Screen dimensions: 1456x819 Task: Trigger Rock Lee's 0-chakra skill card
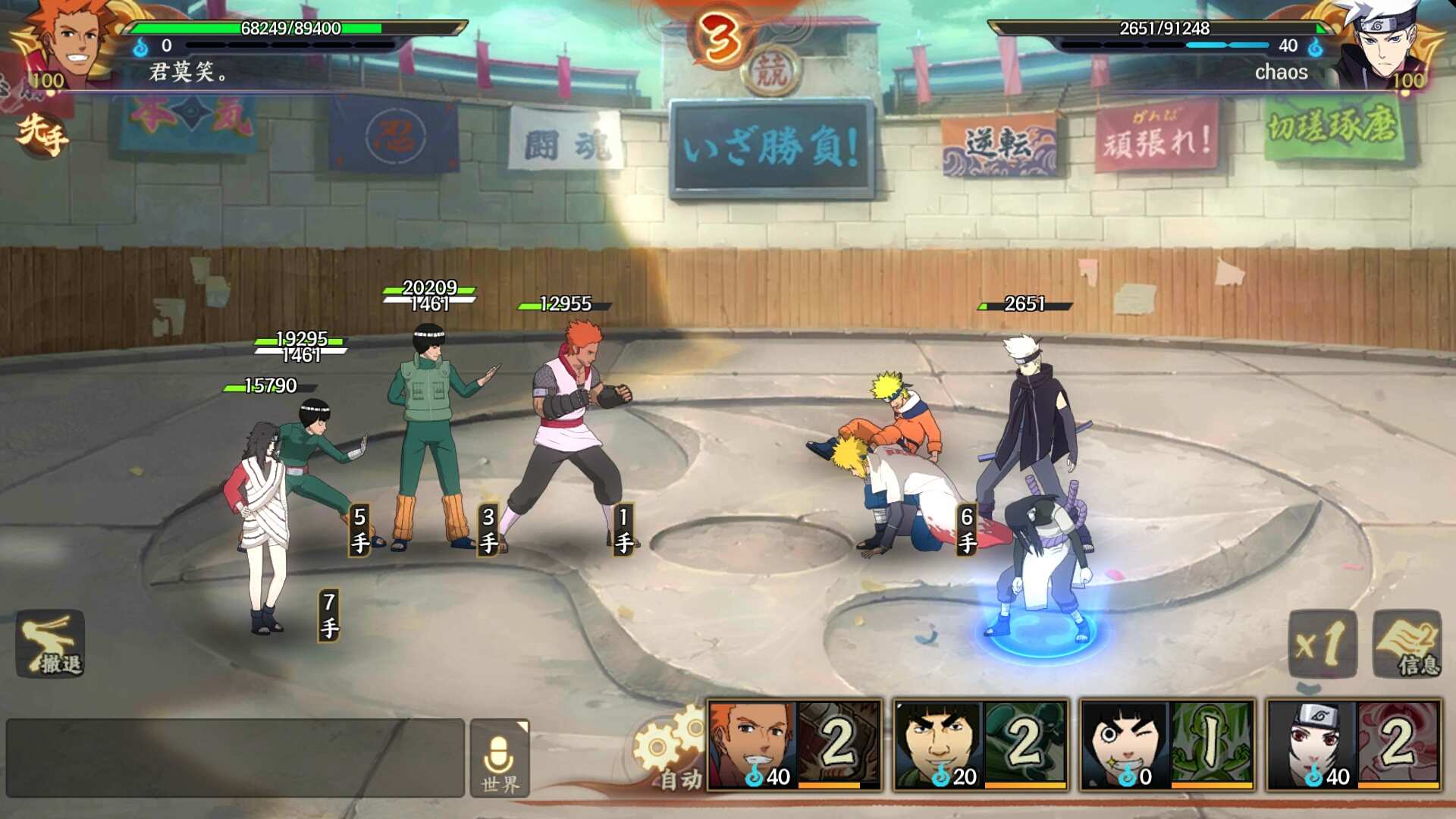click(x=1167, y=745)
